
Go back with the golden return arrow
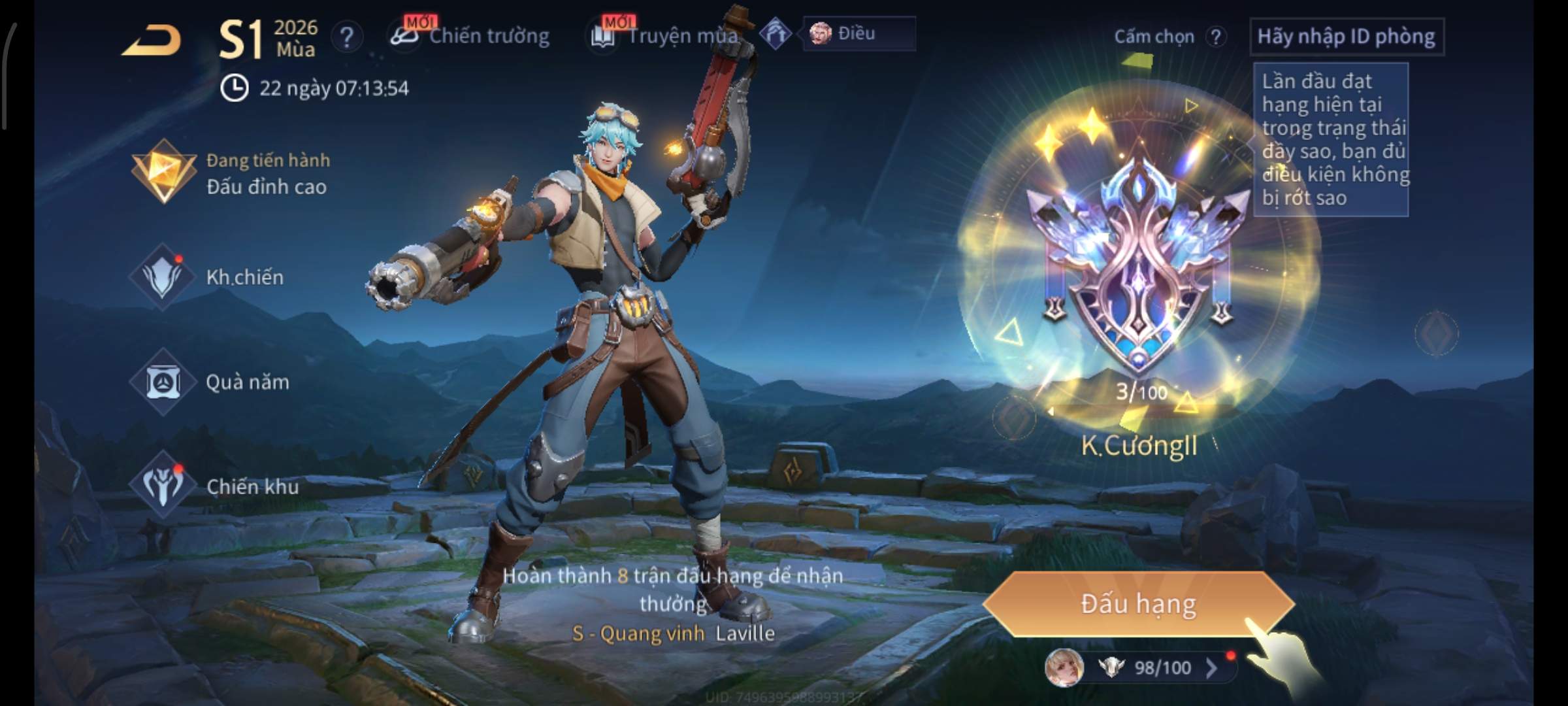pyautogui.click(x=152, y=41)
